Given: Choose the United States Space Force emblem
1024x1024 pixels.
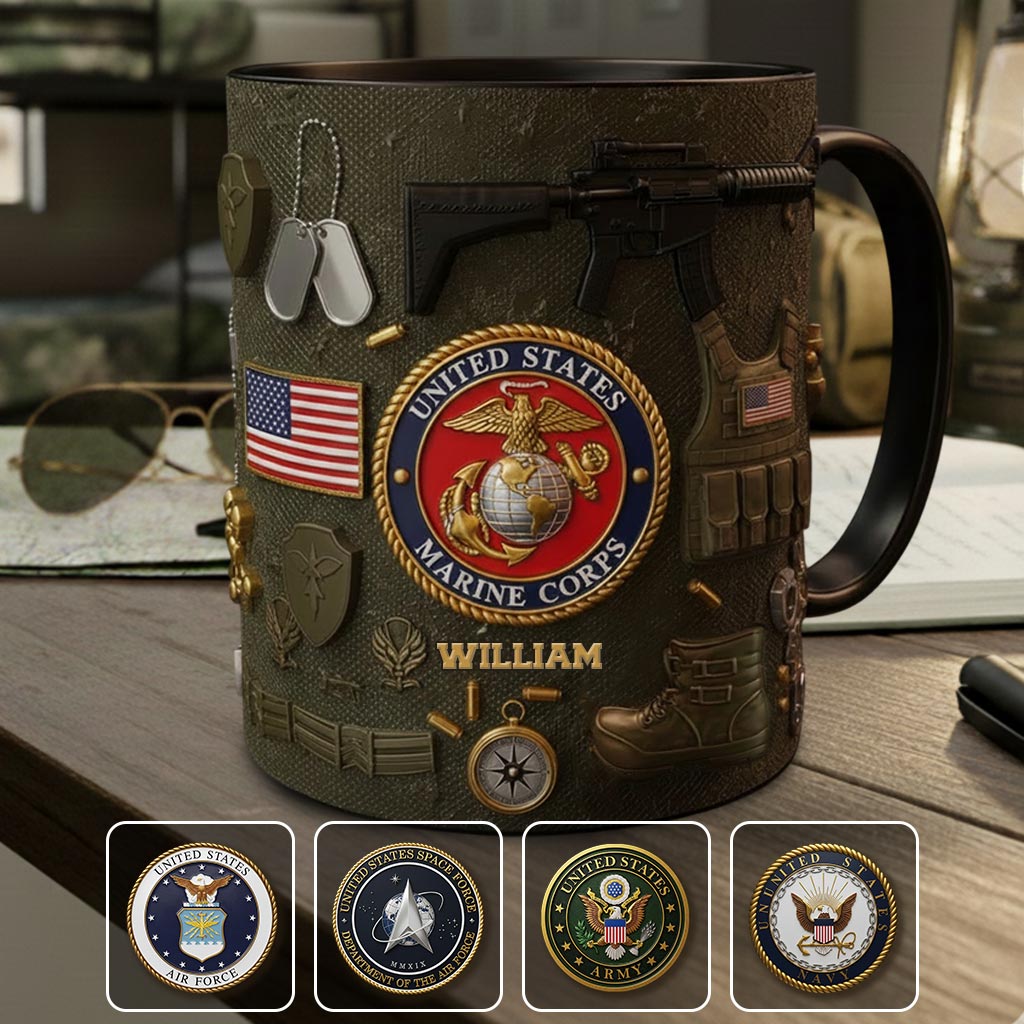Looking at the screenshot, I should click(408, 916).
